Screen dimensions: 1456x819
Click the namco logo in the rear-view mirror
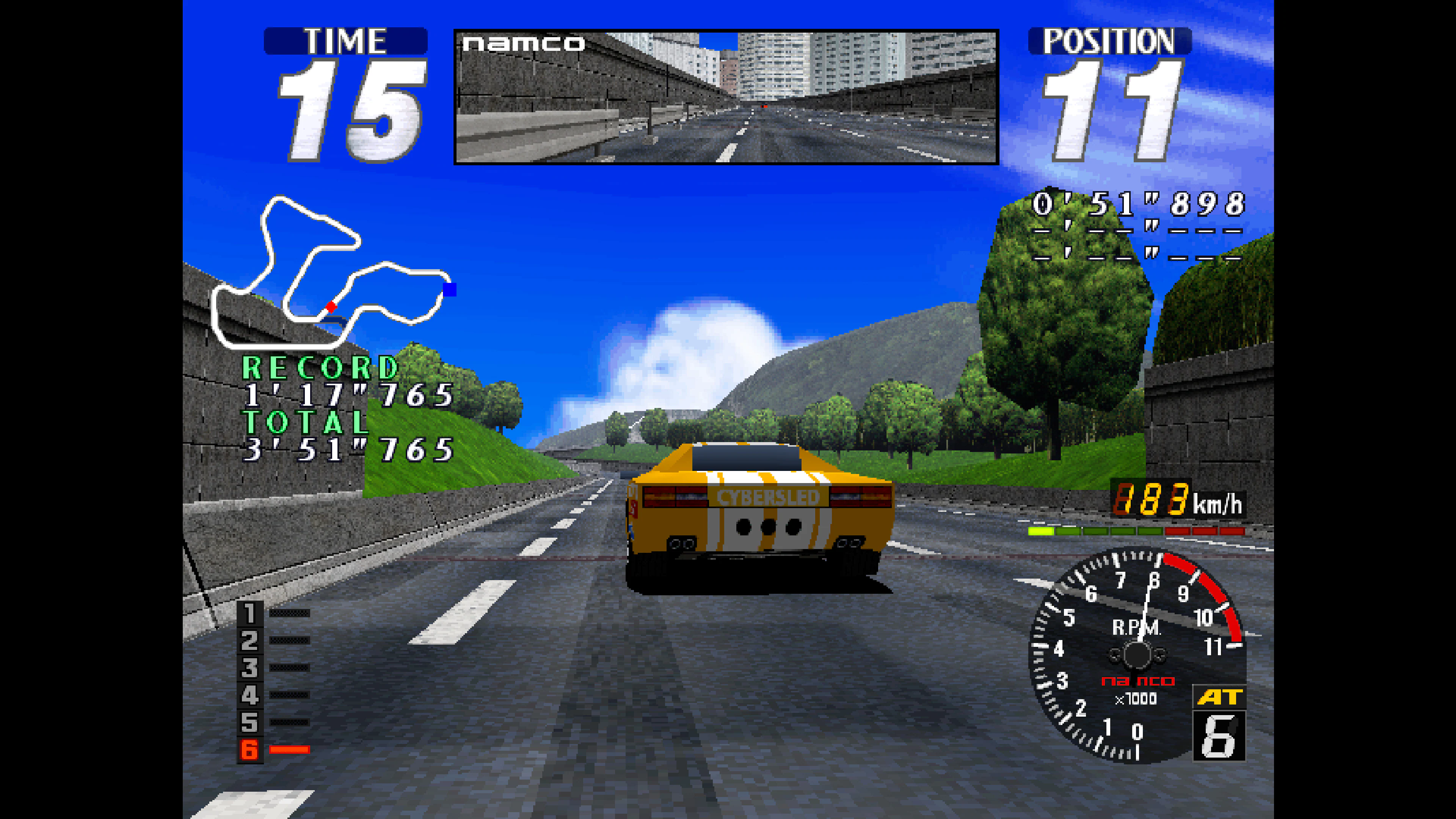point(523,42)
